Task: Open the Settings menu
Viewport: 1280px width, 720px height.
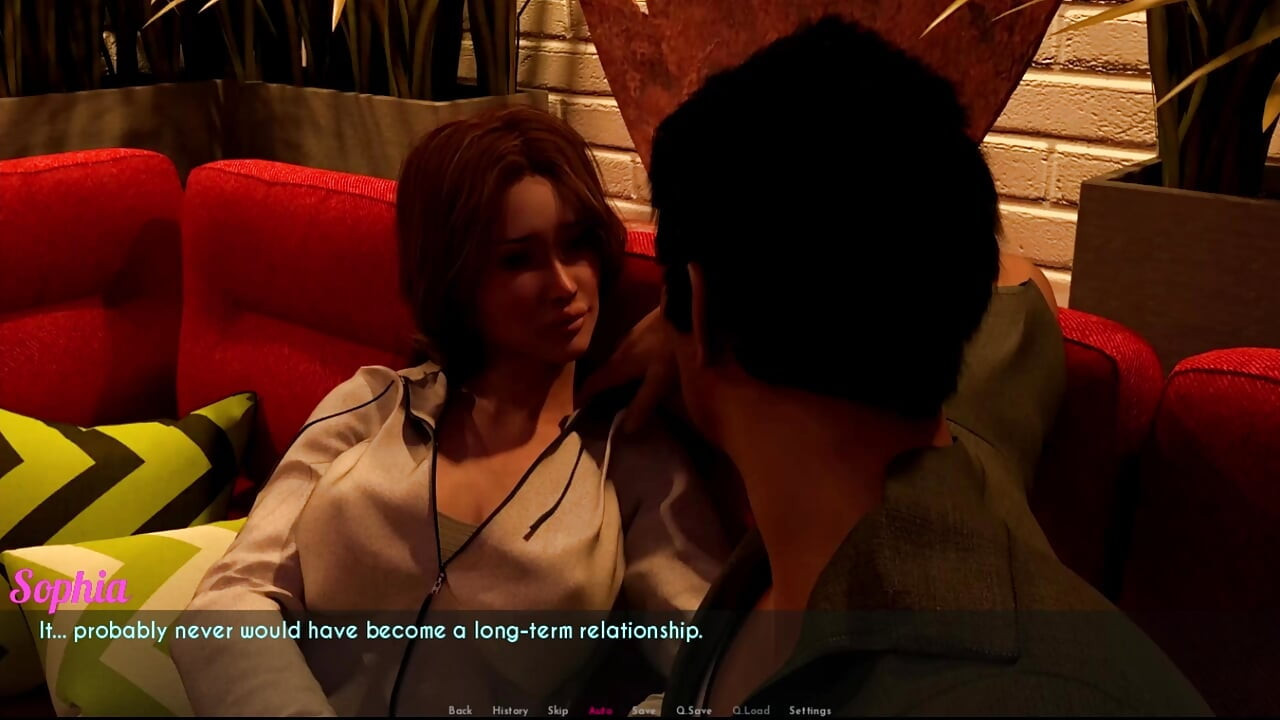Action: point(810,711)
